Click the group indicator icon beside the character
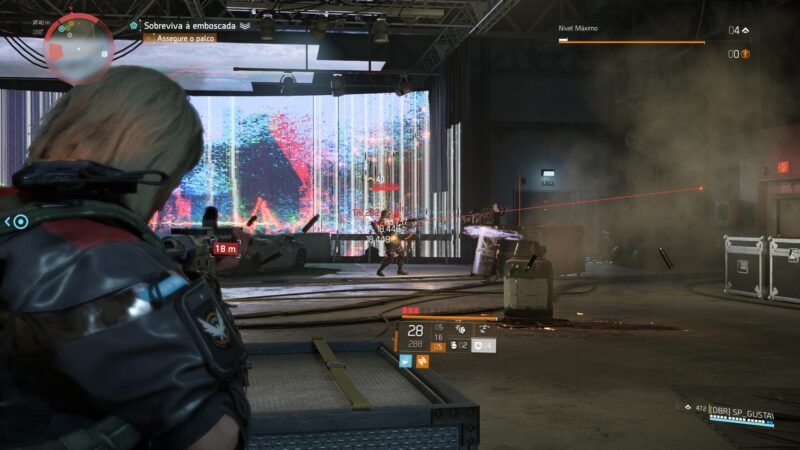The image size is (800, 450). tap(17, 222)
